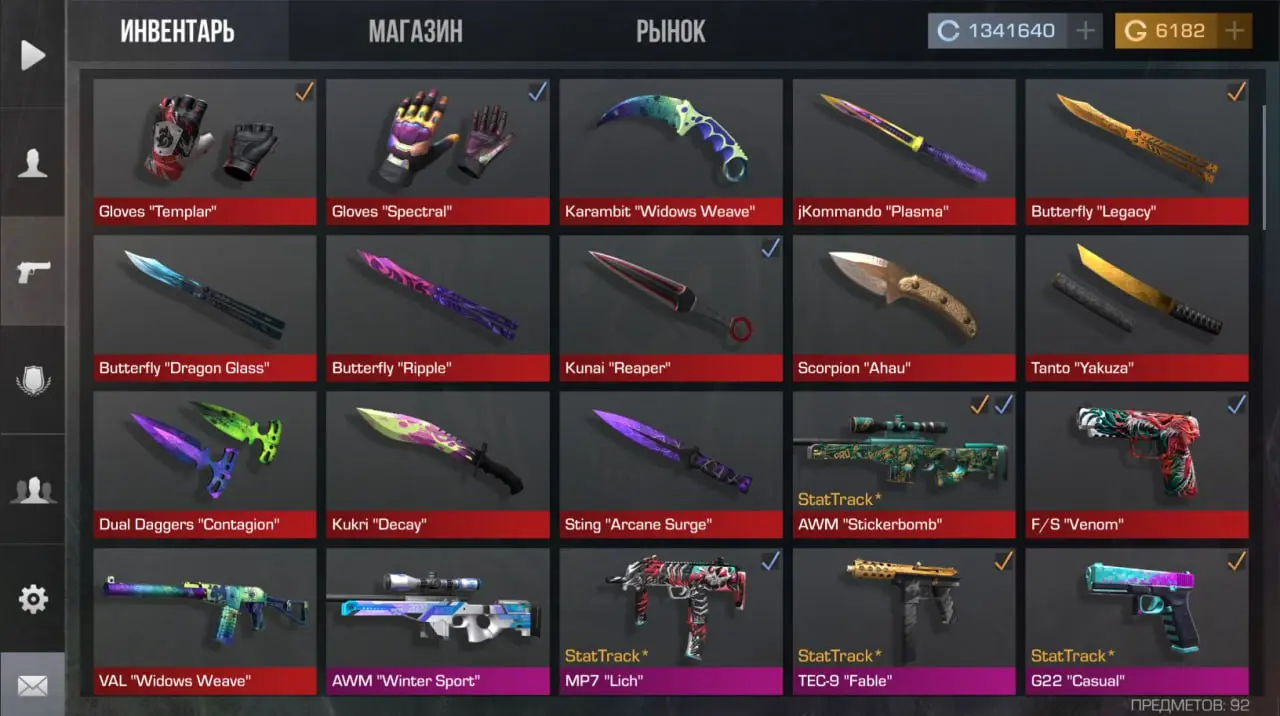Open the Рынок tab
1280x716 pixels.
point(670,31)
